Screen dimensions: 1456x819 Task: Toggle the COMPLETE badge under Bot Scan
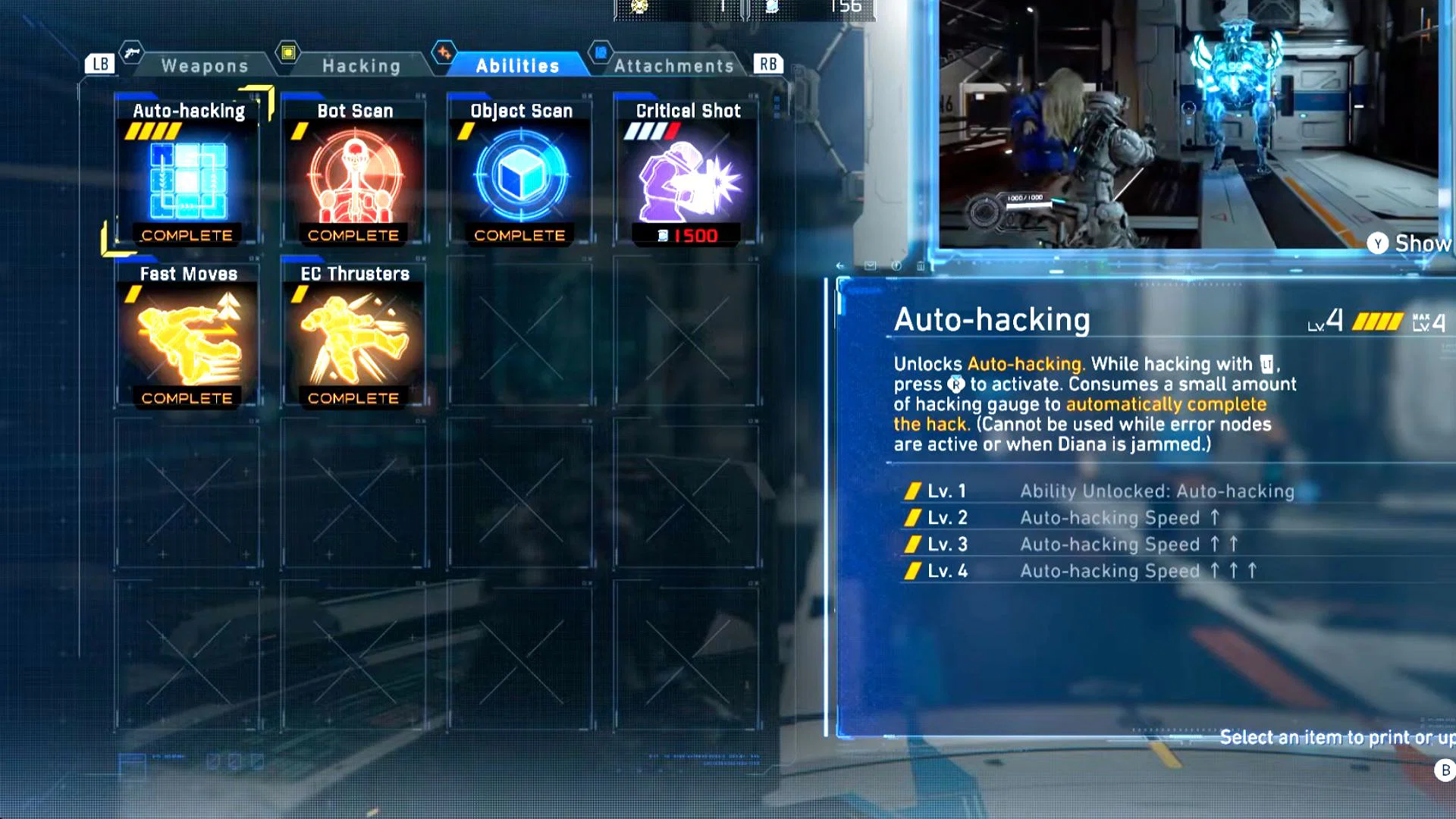(353, 235)
